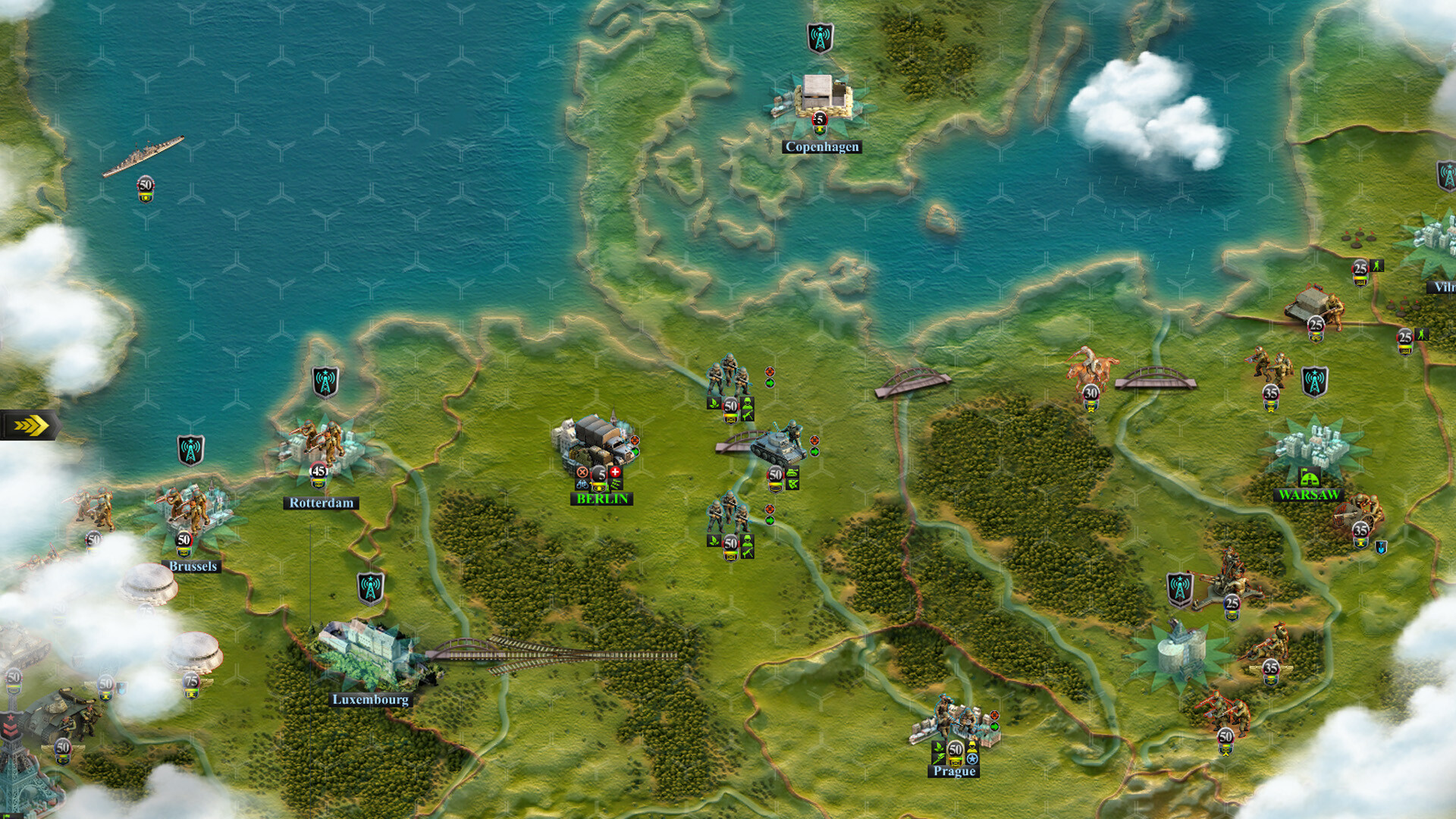
Task: Click the infantry rifle icon under the soldiers near Berlin
Action: [x=748, y=415]
